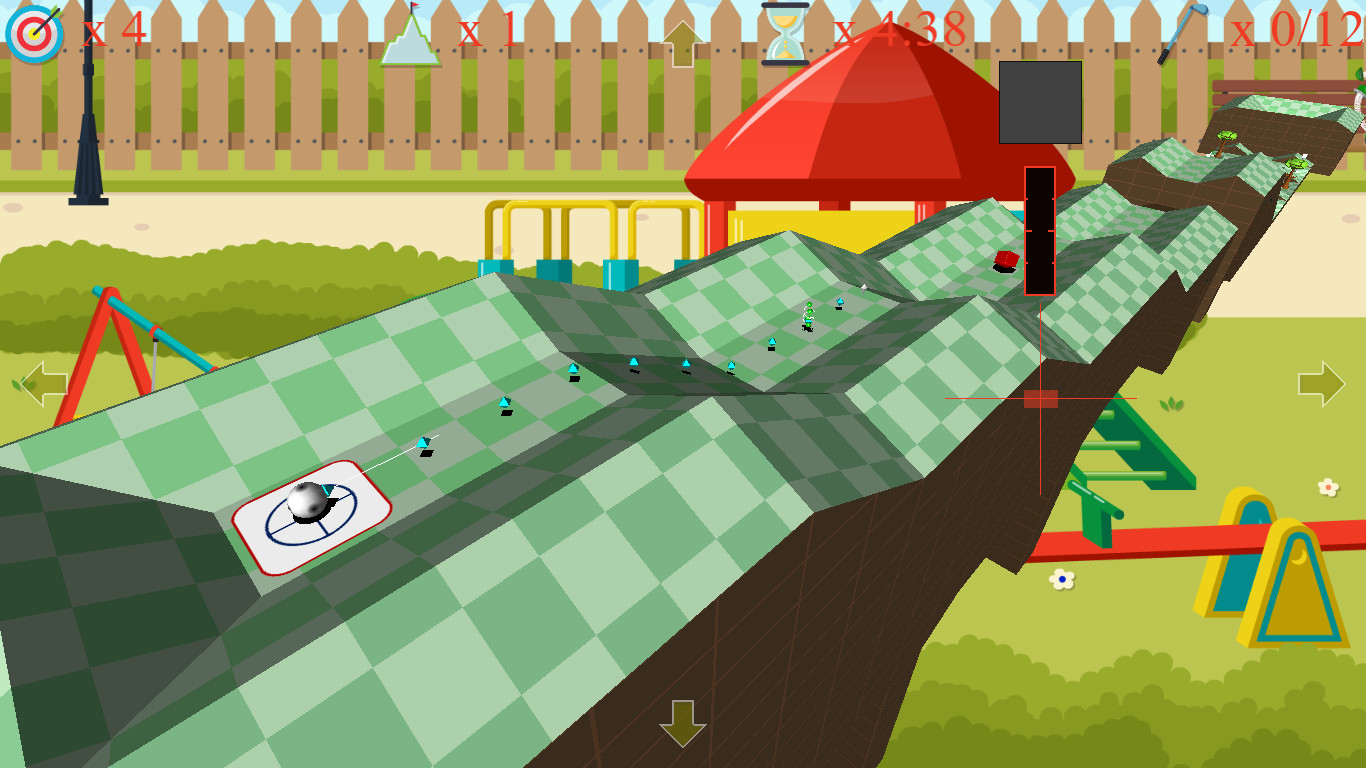Screen dimensions: 1366x768
Task: Open the gray minimap square panel
Action: 1040,103
